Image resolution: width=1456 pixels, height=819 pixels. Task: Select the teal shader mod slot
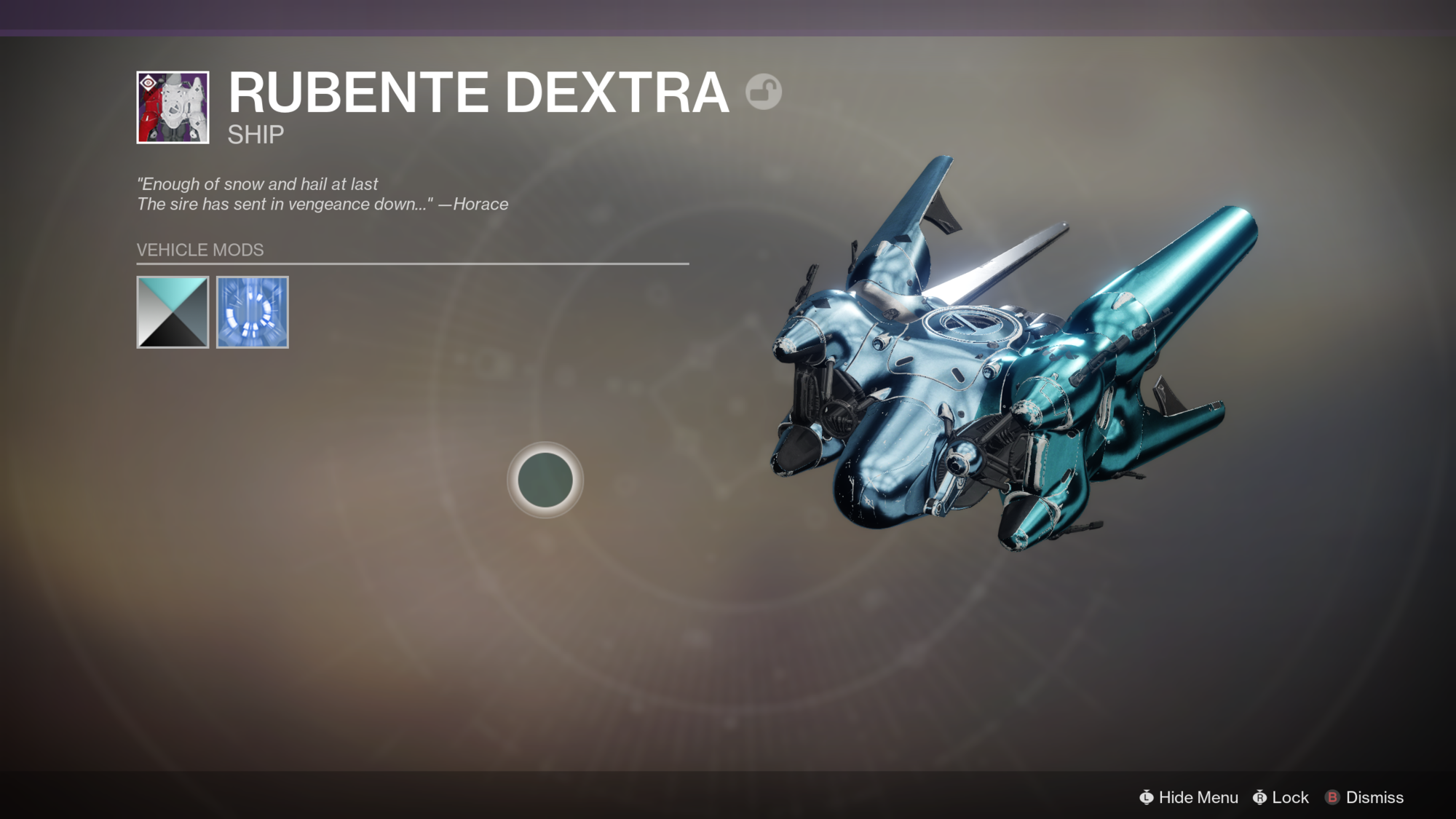pos(173,312)
